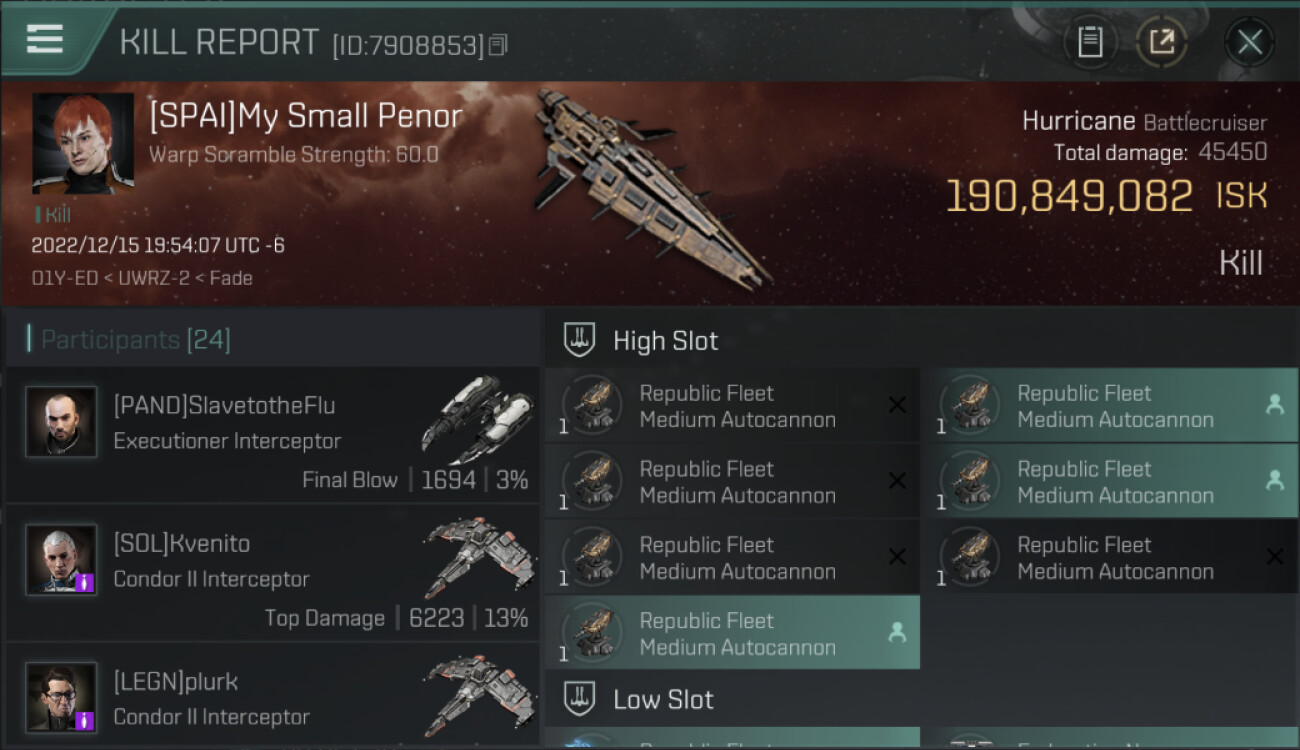Open Kvenito's portrait
1300x750 pixels.
(x=62, y=559)
